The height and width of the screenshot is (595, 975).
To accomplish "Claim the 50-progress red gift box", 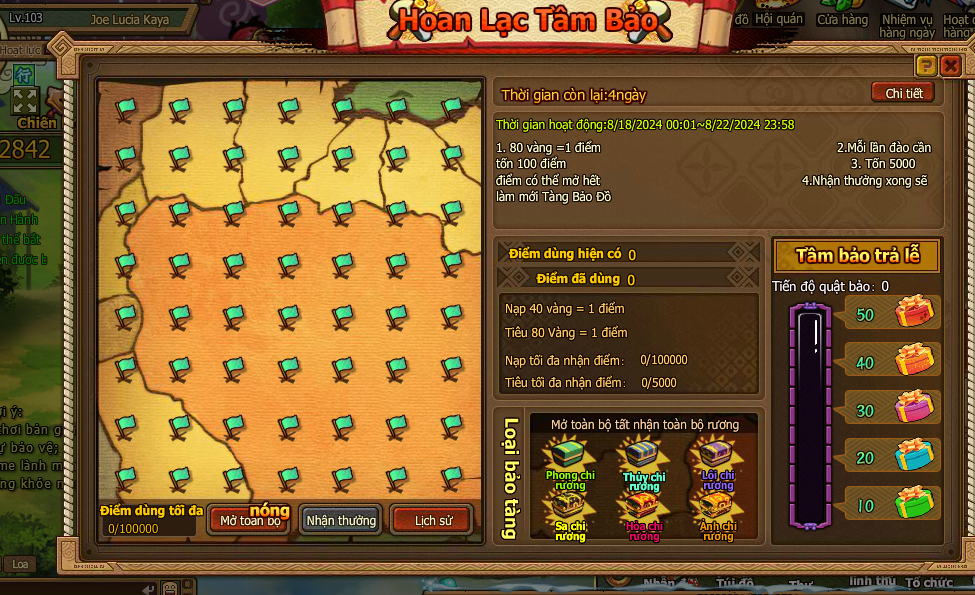I will (912, 312).
